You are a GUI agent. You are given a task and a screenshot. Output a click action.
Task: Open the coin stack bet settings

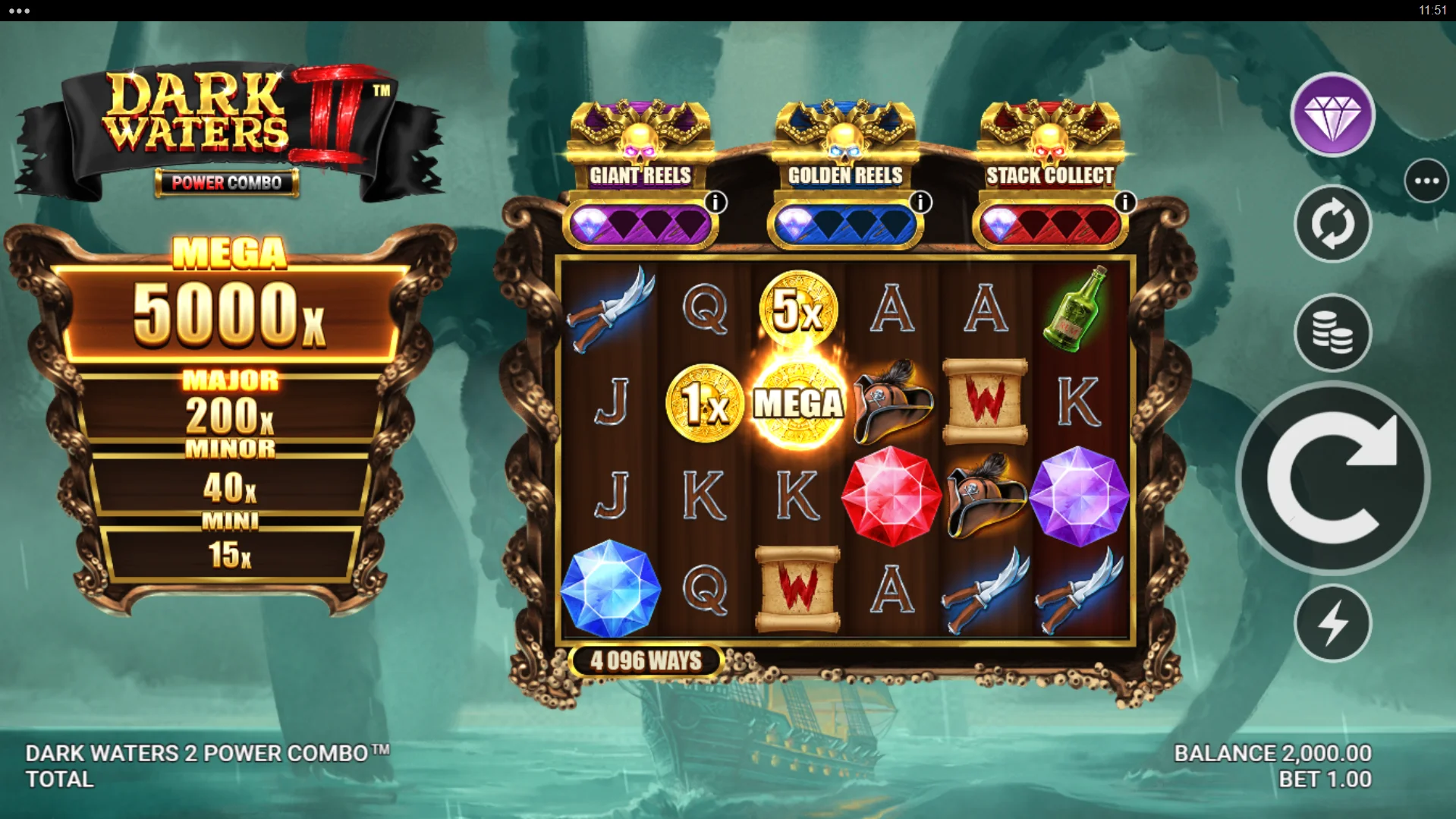pos(1332,332)
